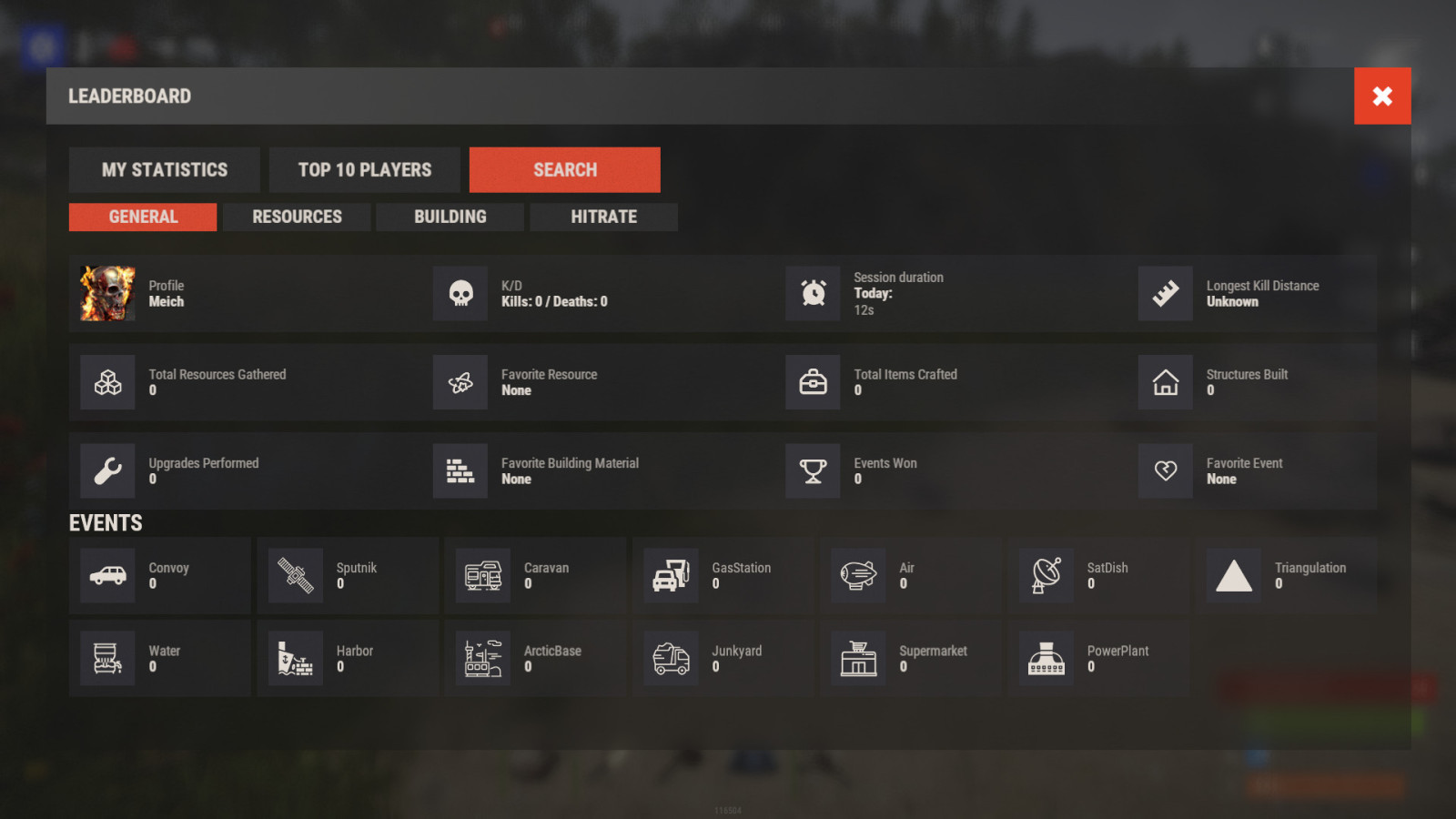This screenshot has height=819, width=1456.
Task: Click the PowerPlant event icon
Action: [x=1046, y=658]
